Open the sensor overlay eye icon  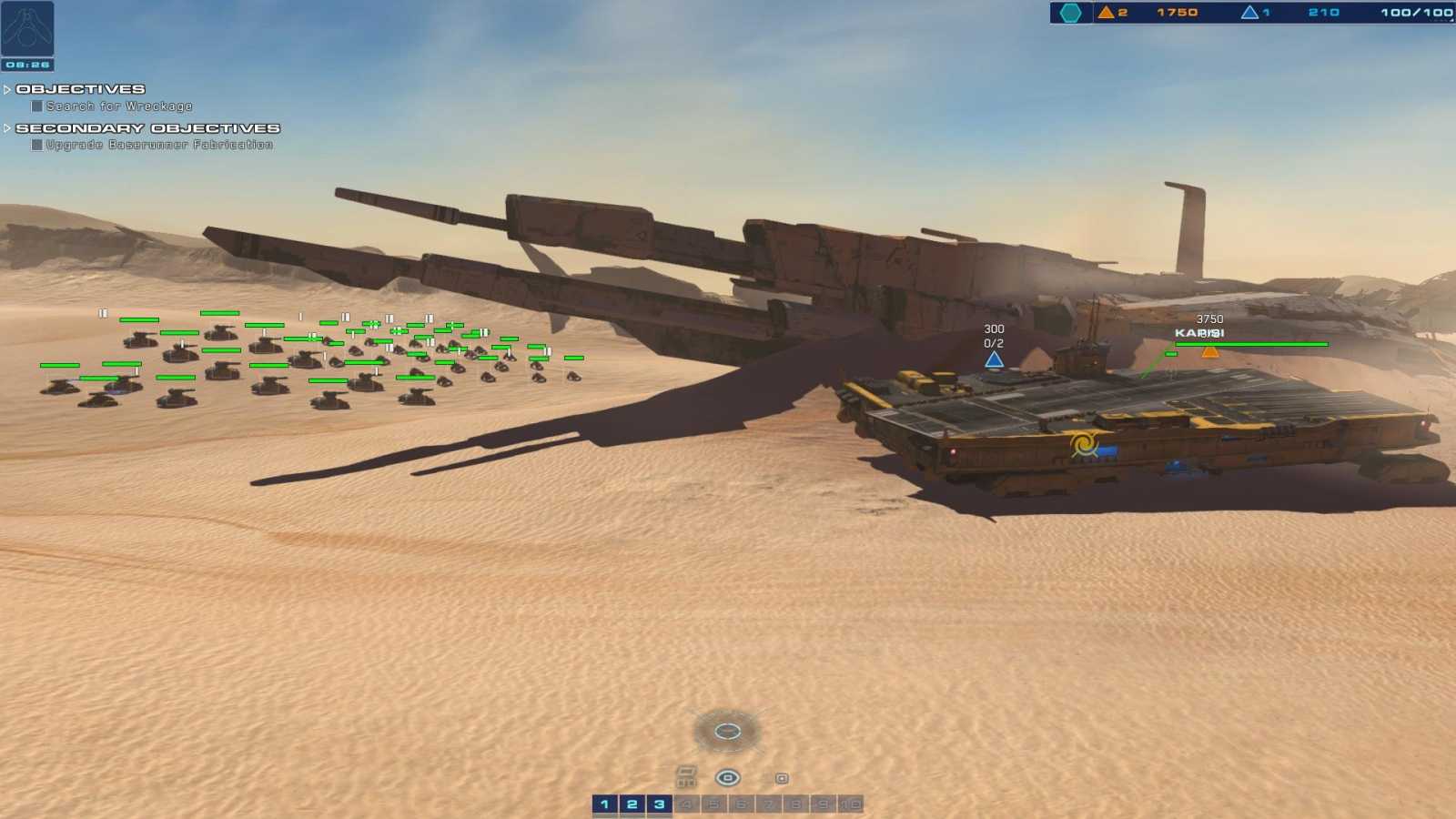(727, 777)
